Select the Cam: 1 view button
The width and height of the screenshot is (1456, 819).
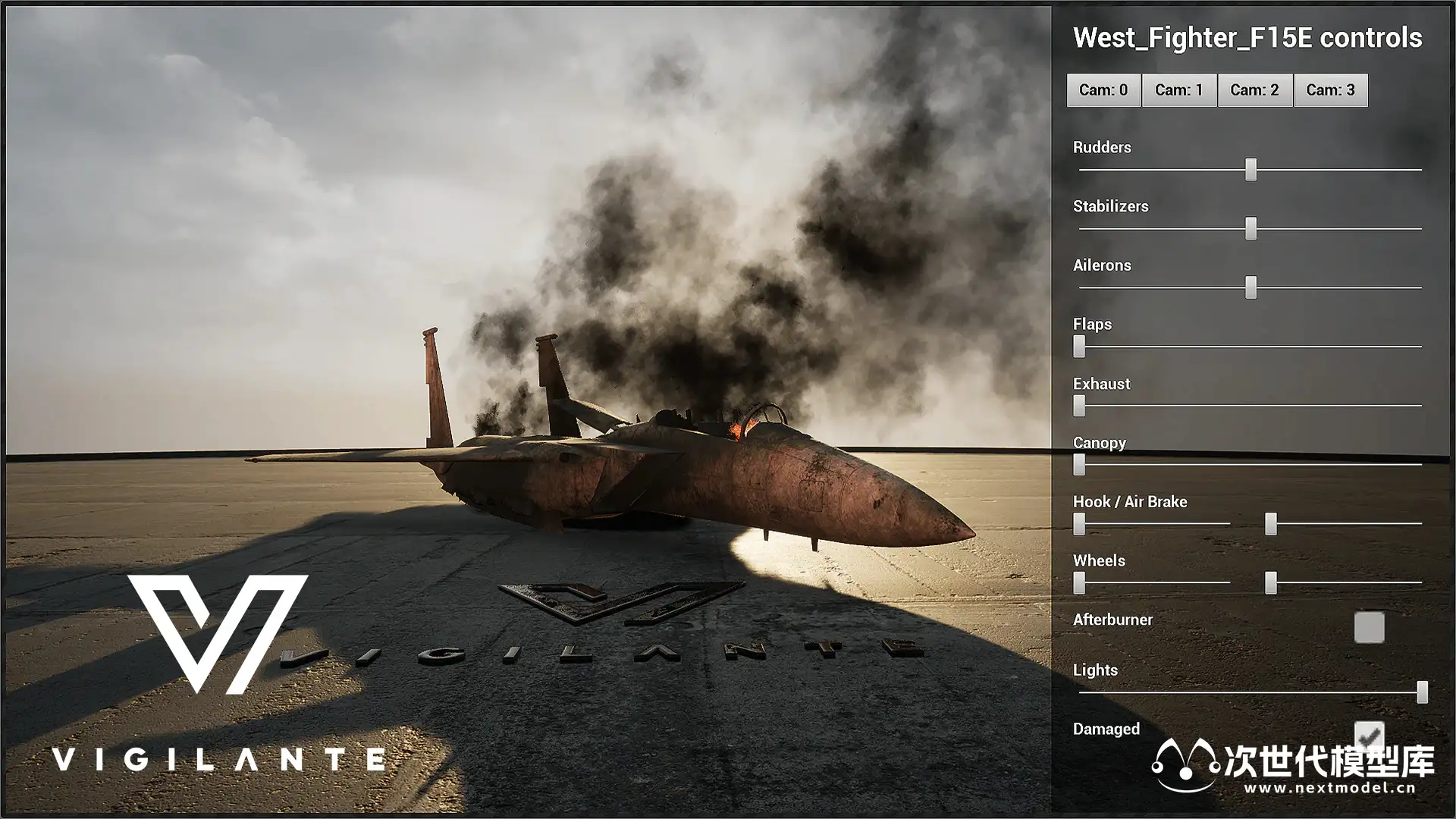pyautogui.click(x=1179, y=90)
